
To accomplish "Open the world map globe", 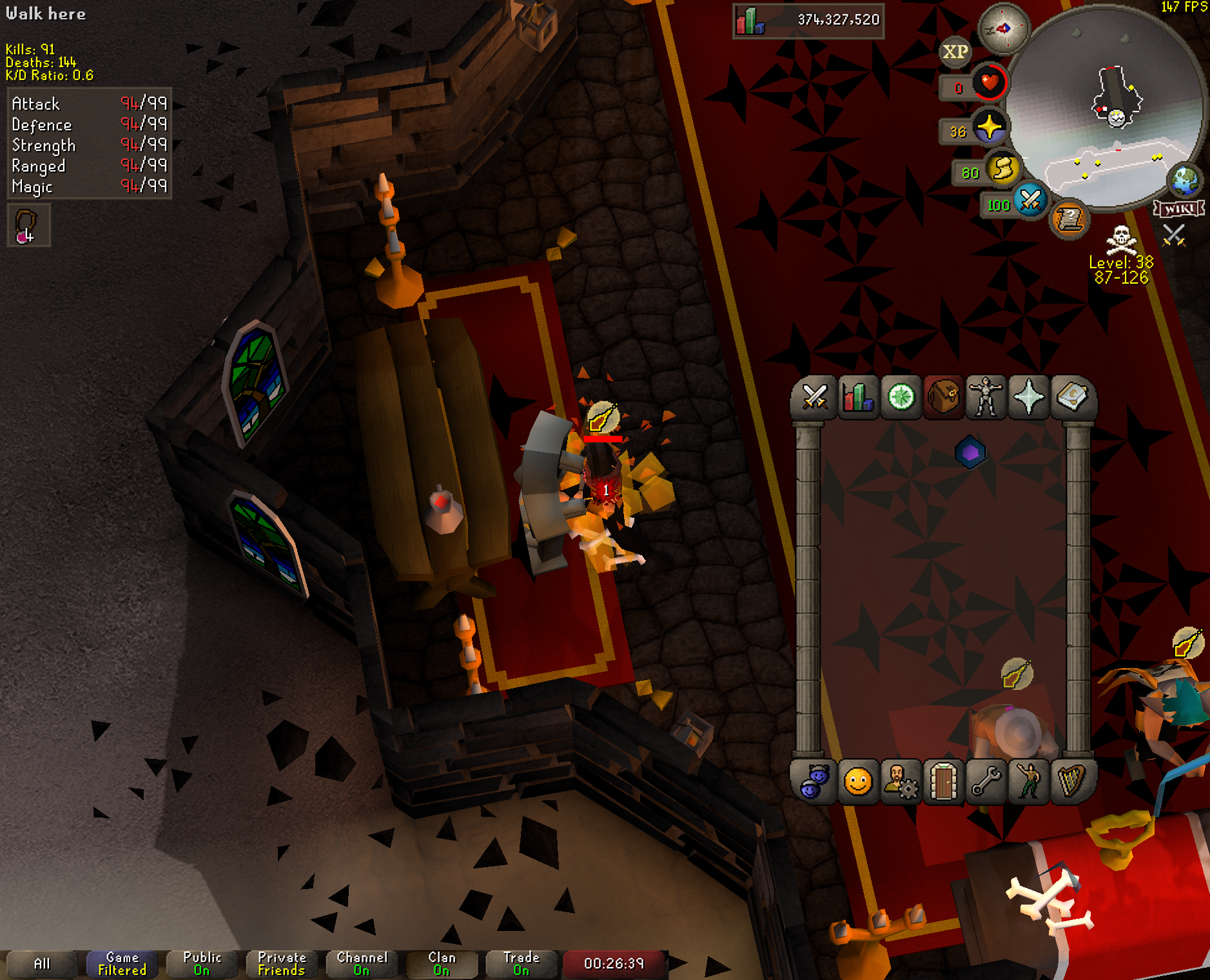I will click(1186, 180).
